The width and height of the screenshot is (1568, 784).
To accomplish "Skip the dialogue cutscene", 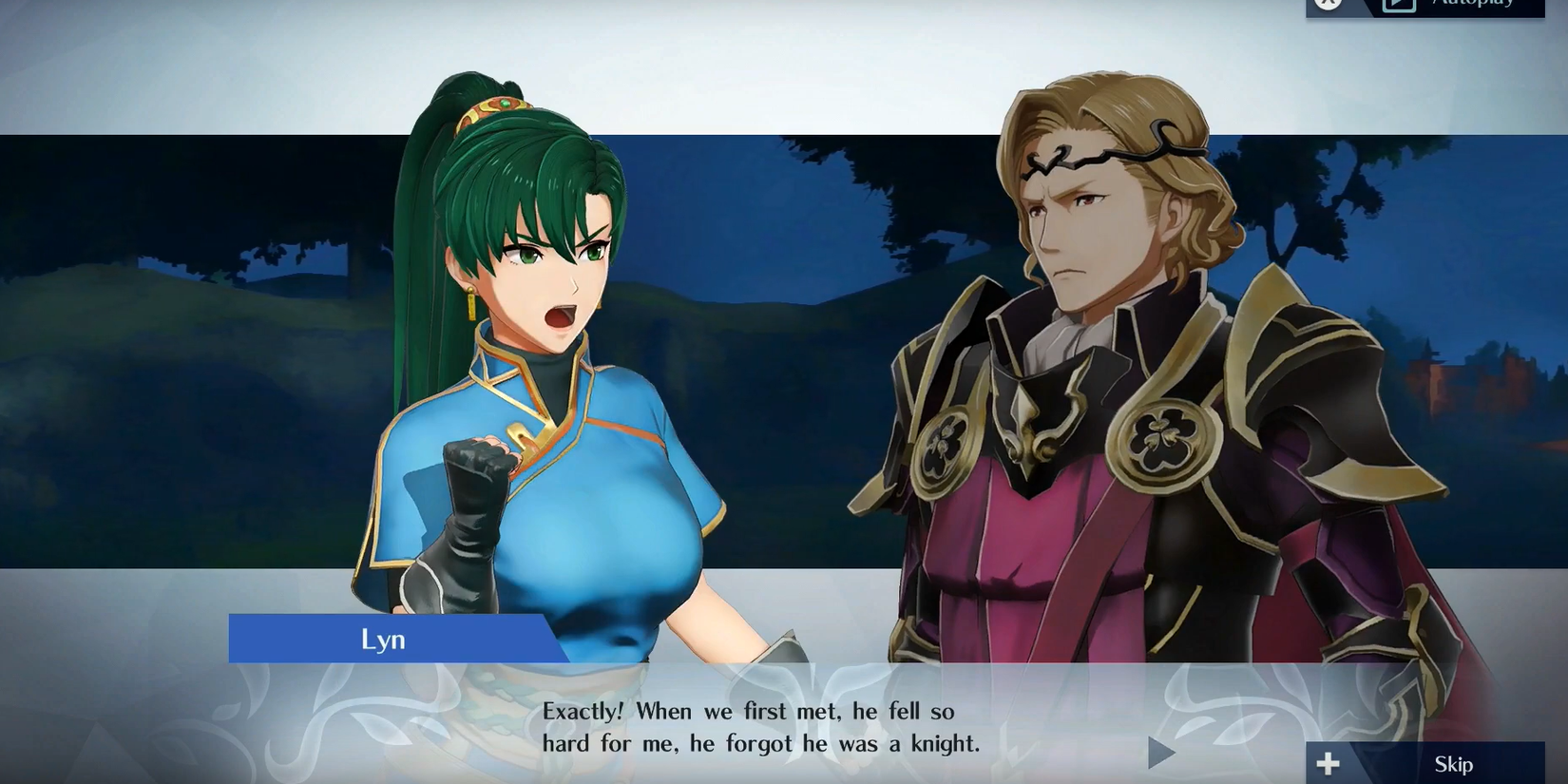I will [1425, 763].
